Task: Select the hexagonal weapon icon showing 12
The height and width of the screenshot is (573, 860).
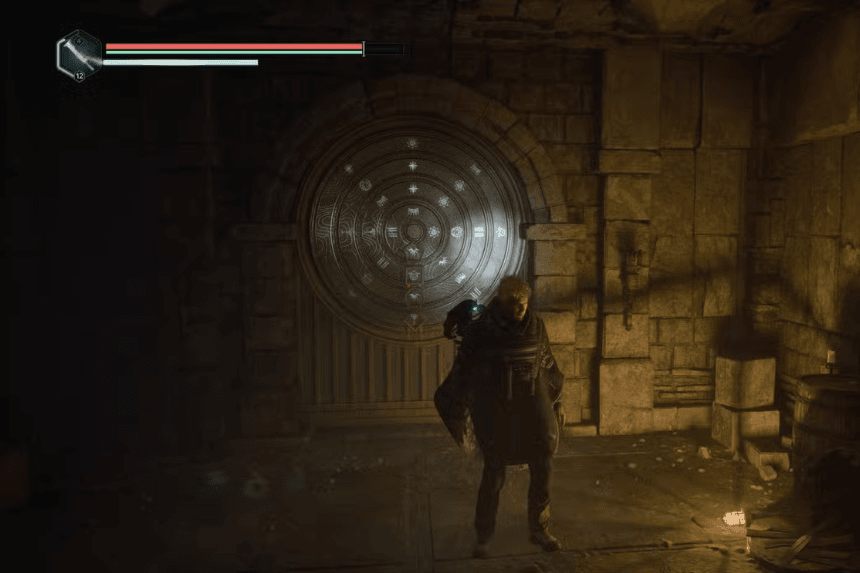Action: coord(79,53)
